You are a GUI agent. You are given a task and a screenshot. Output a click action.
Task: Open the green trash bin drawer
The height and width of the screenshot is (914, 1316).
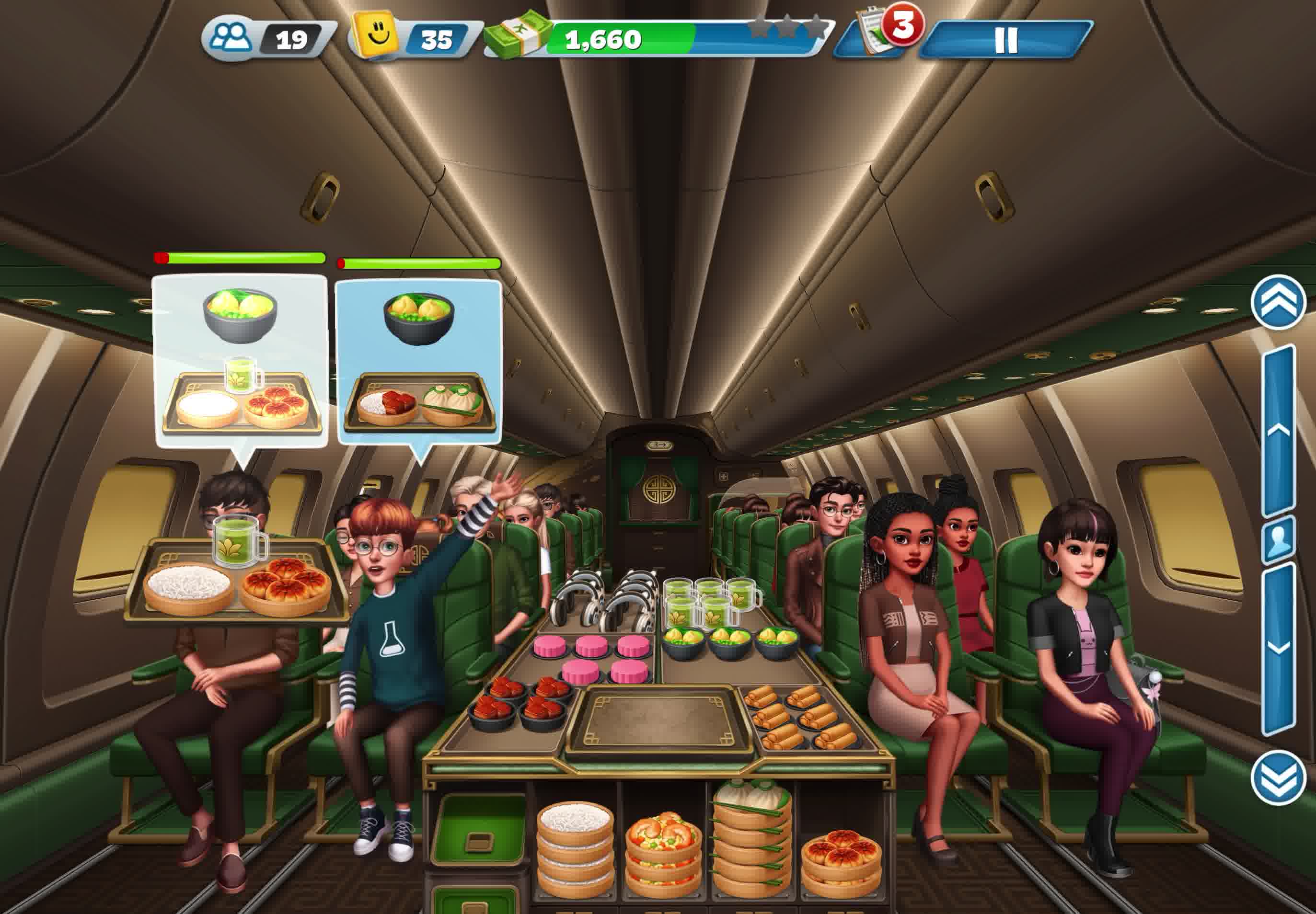point(479,830)
